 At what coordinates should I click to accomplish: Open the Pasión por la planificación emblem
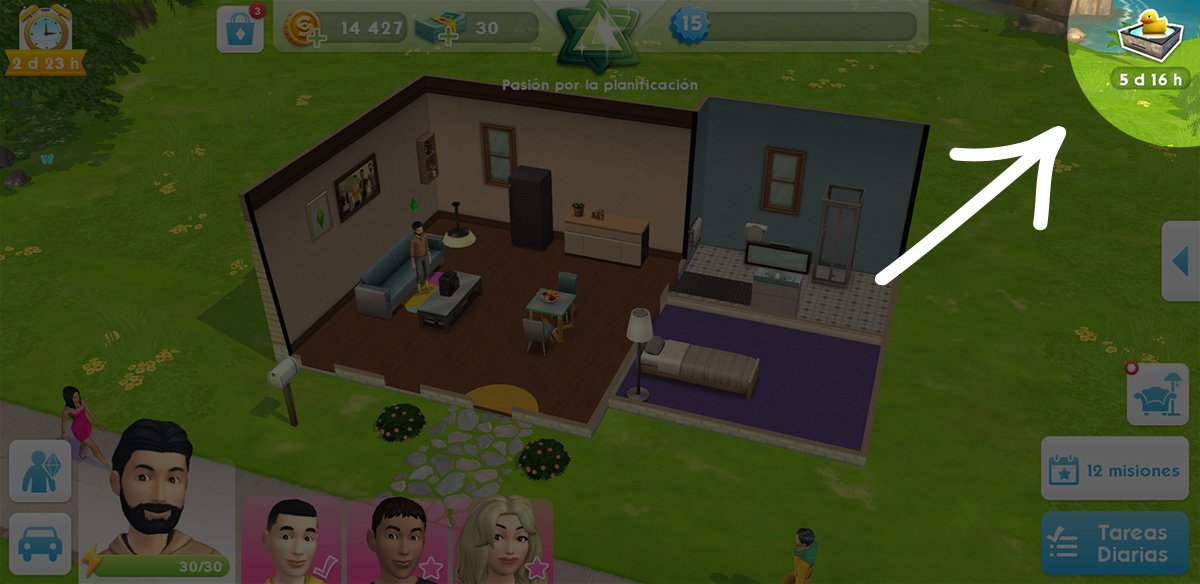(x=598, y=38)
